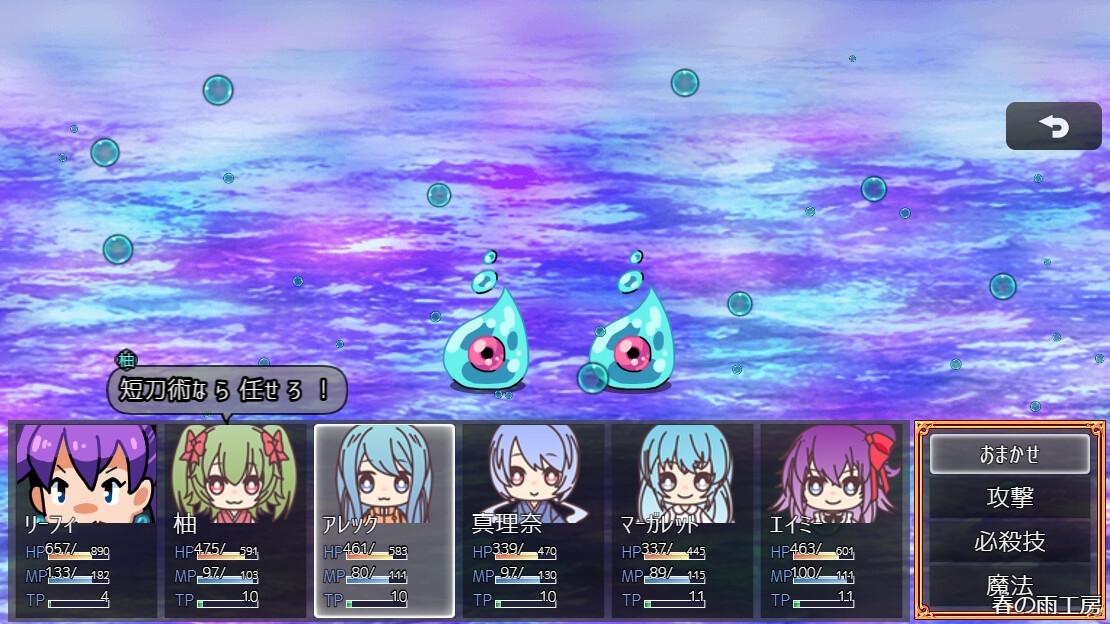
Task: Choose アレック's highlighted character panel
Action: pos(384,520)
